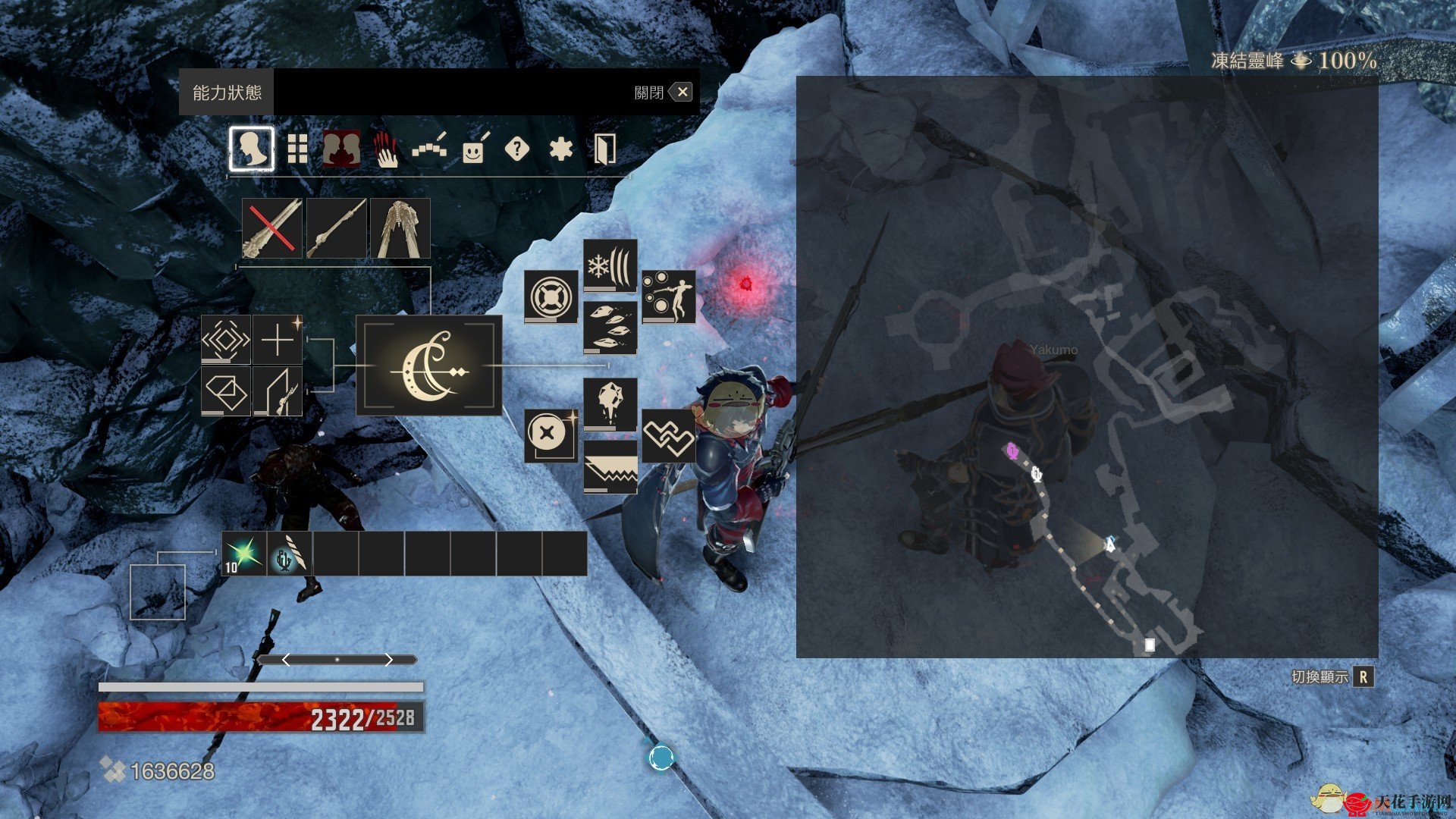Open the red hand gestures tab
Image resolution: width=1456 pixels, height=819 pixels.
386,149
